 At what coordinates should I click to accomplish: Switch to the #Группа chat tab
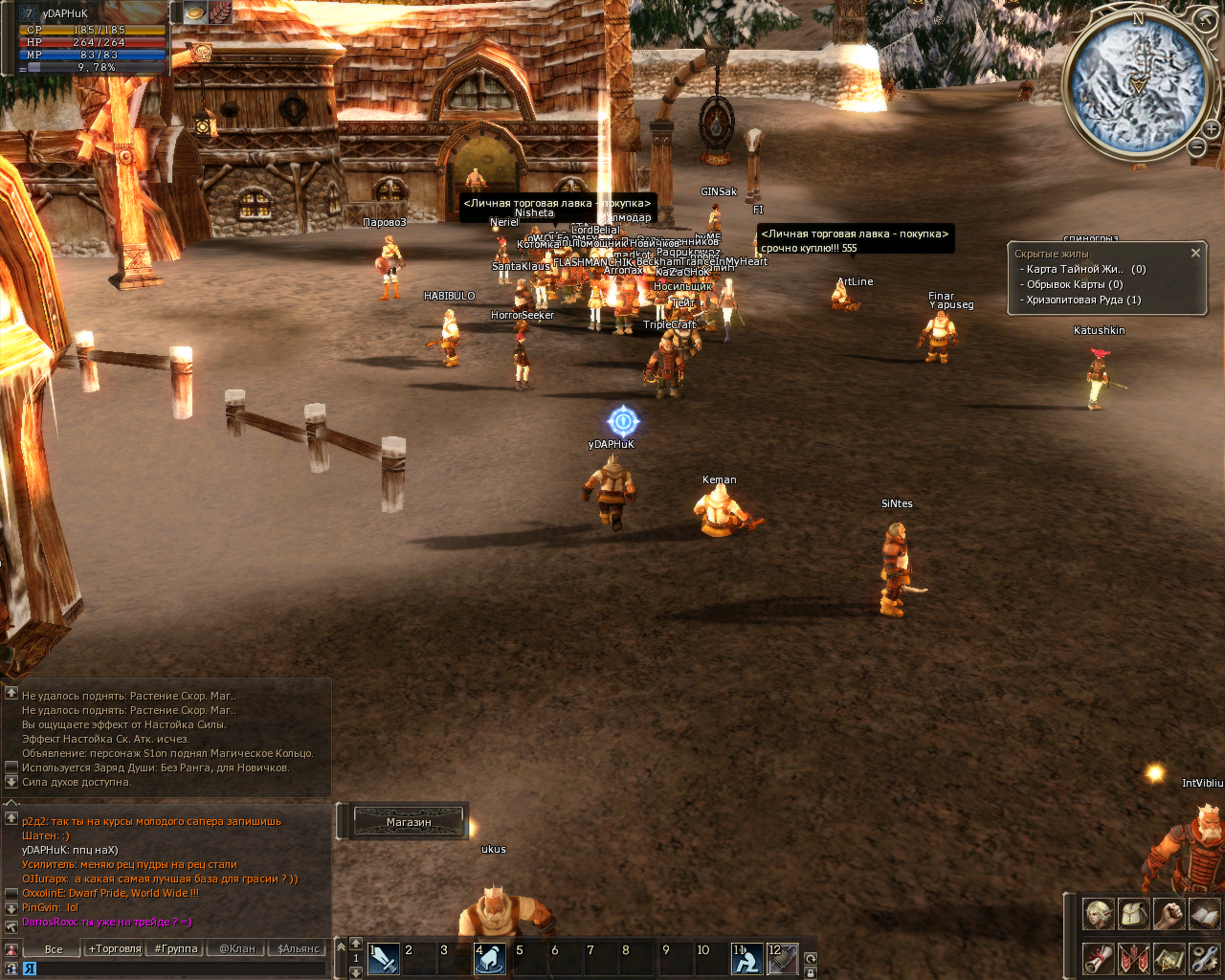(x=176, y=949)
